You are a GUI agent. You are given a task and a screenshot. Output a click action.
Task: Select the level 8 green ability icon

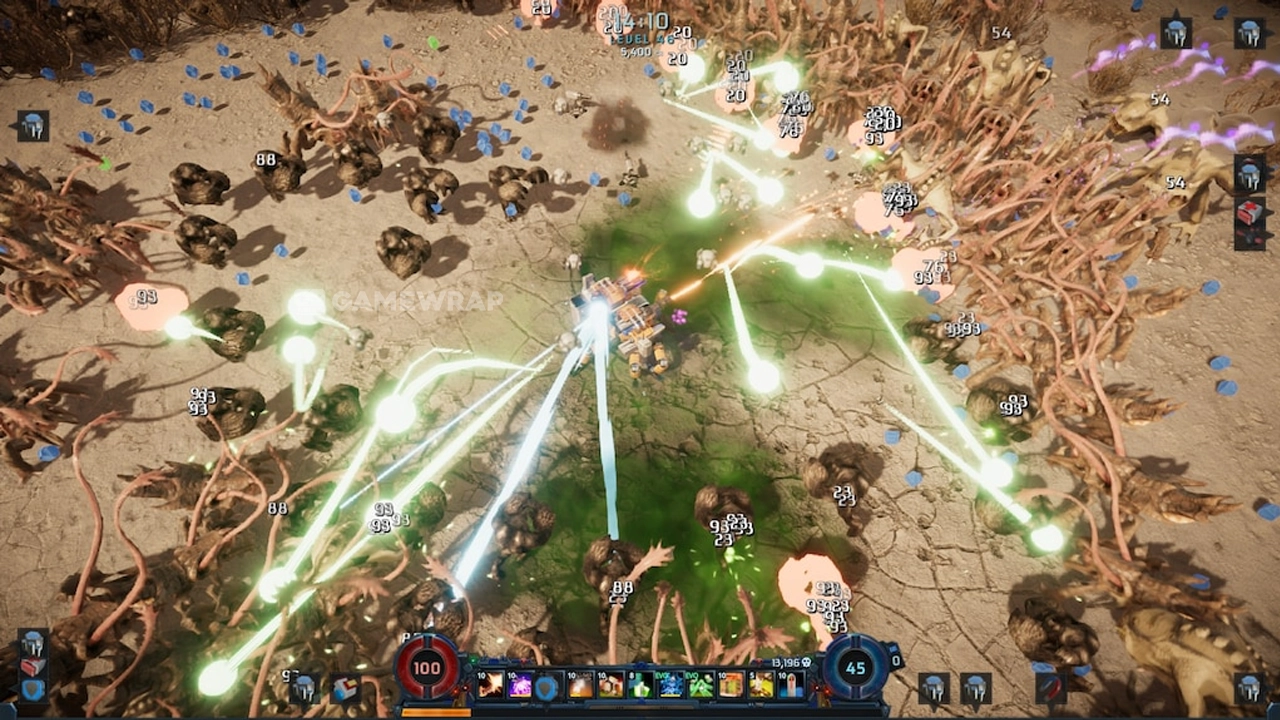tap(641, 685)
